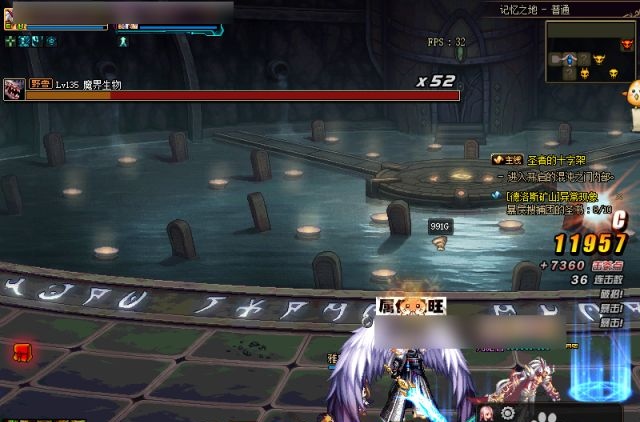The height and width of the screenshot is (422, 640).
Task: Click the pink-haired character portrait icon
Action: [x=486, y=413]
